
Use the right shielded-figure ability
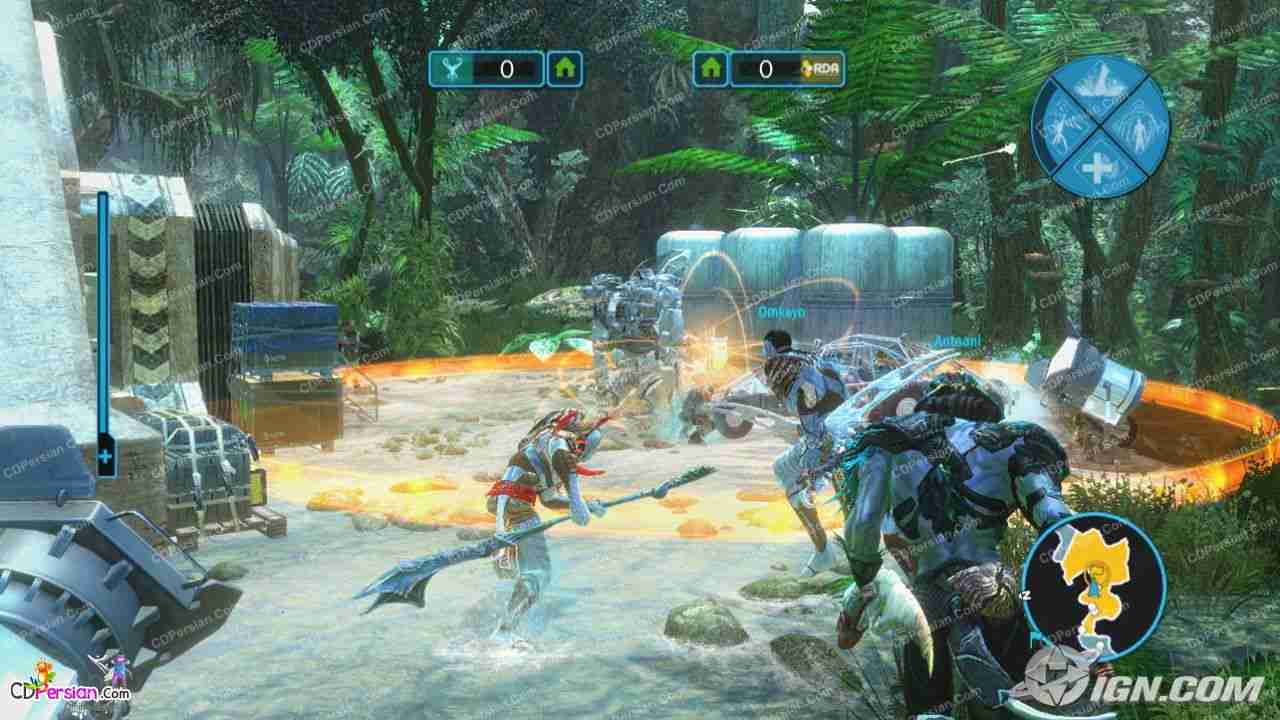click(1141, 123)
